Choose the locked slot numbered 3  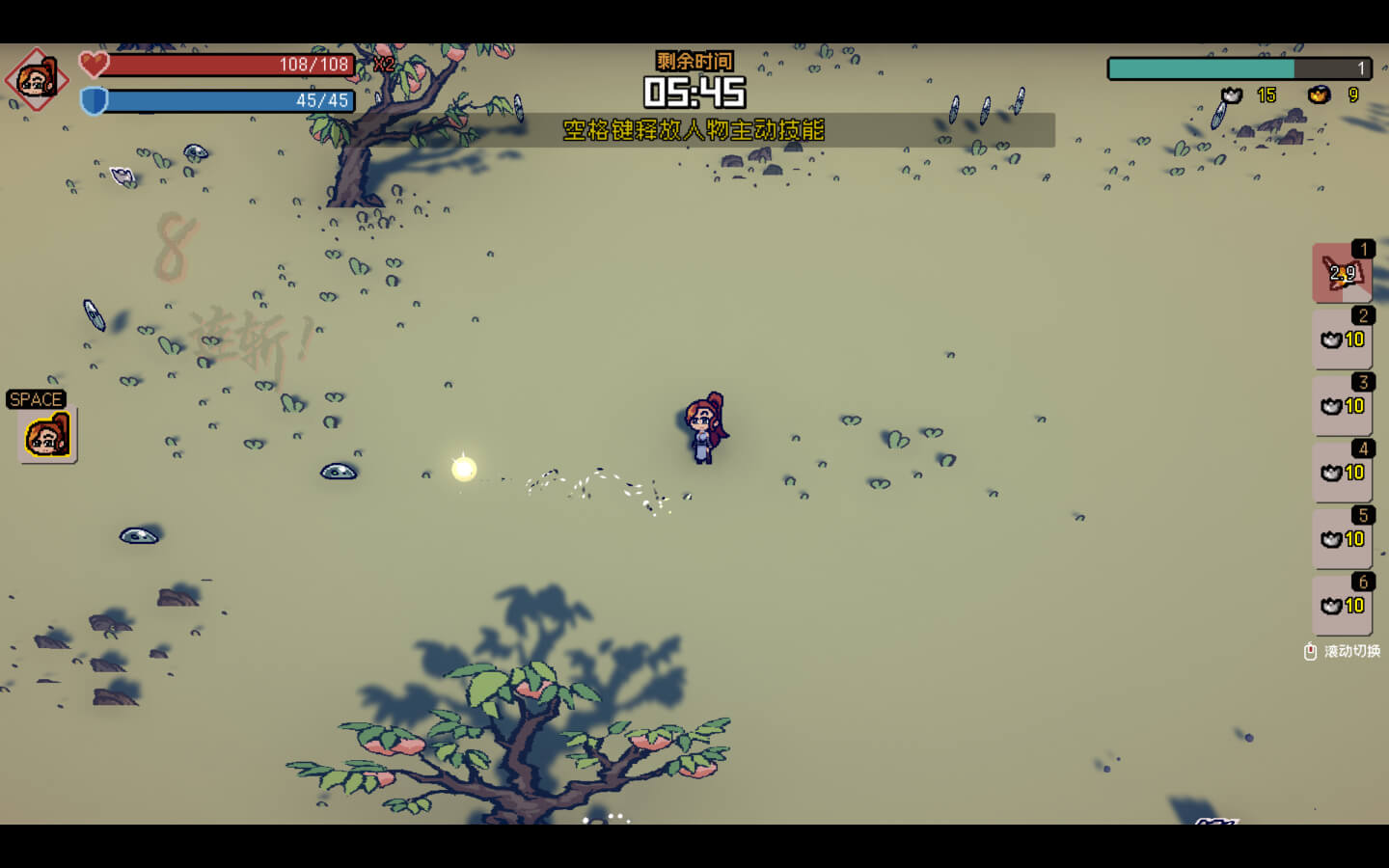tap(1341, 406)
